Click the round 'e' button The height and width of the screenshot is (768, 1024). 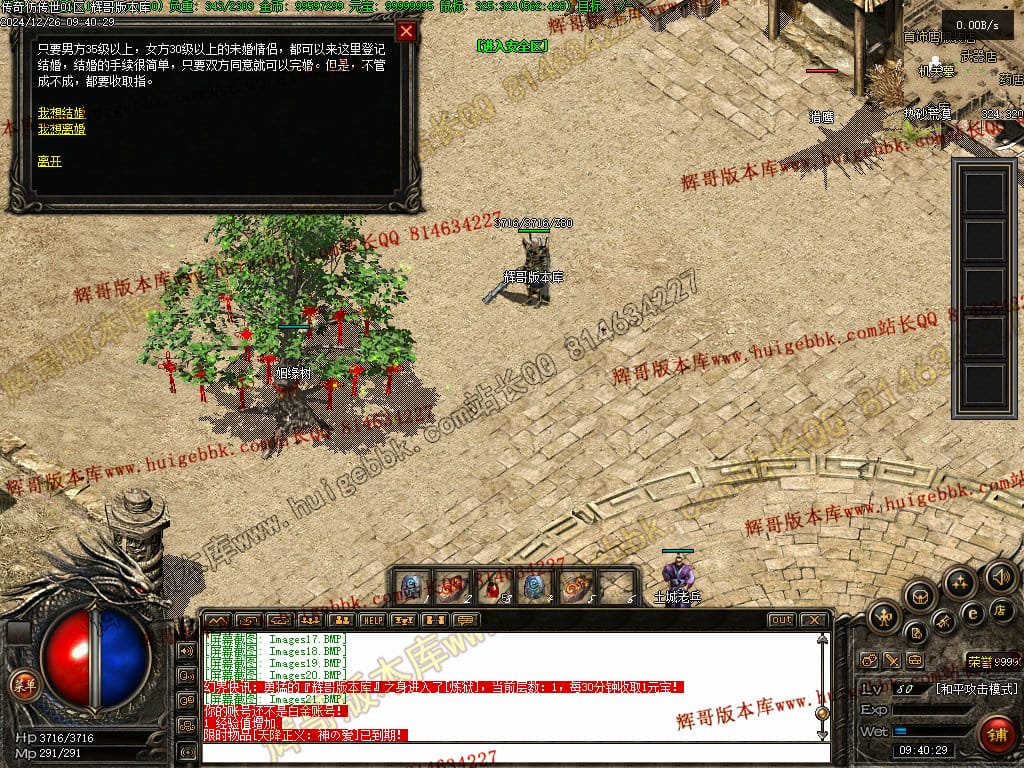tap(971, 613)
